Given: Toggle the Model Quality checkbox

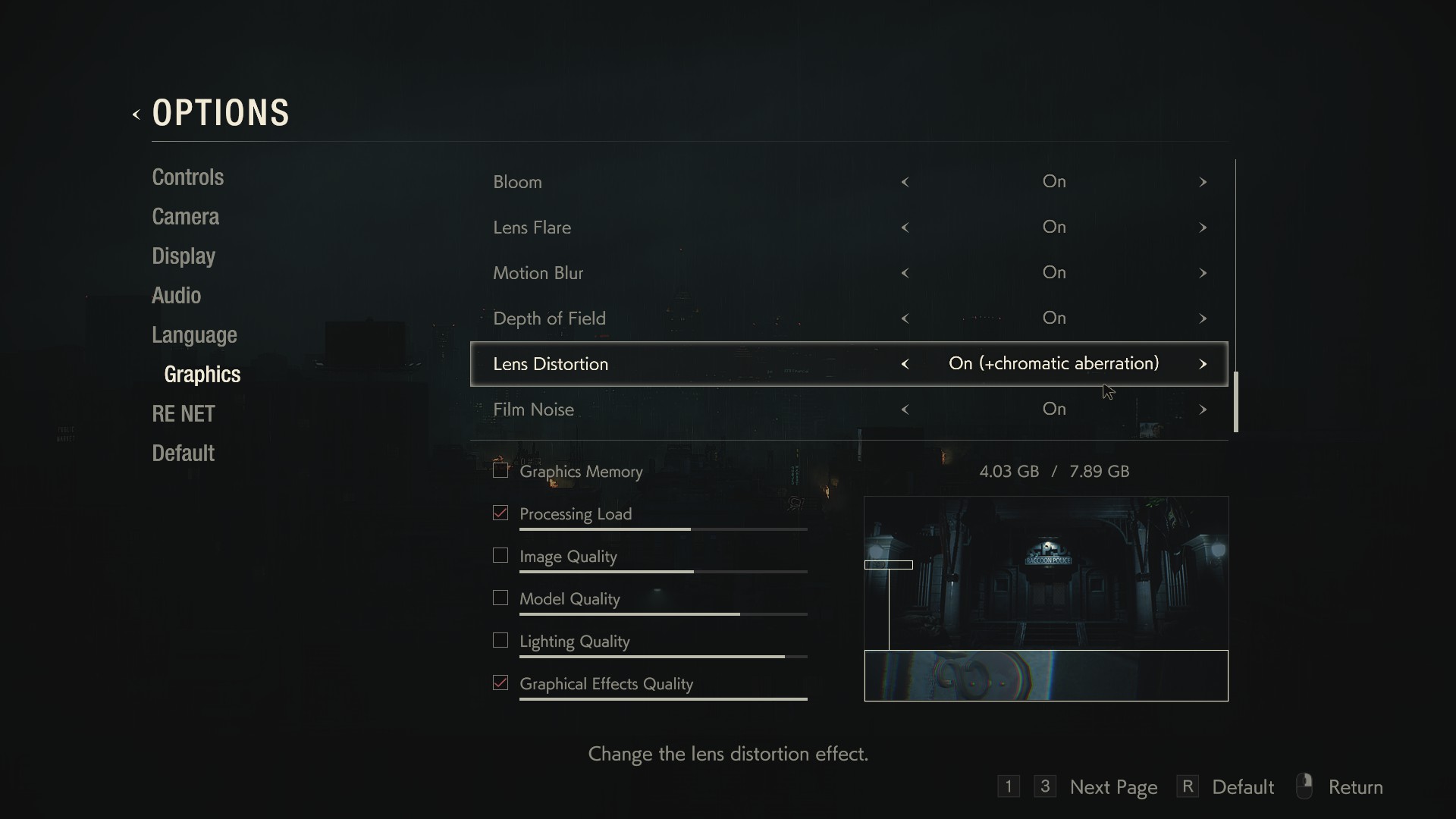Looking at the screenshot, I should coord(500,598).
